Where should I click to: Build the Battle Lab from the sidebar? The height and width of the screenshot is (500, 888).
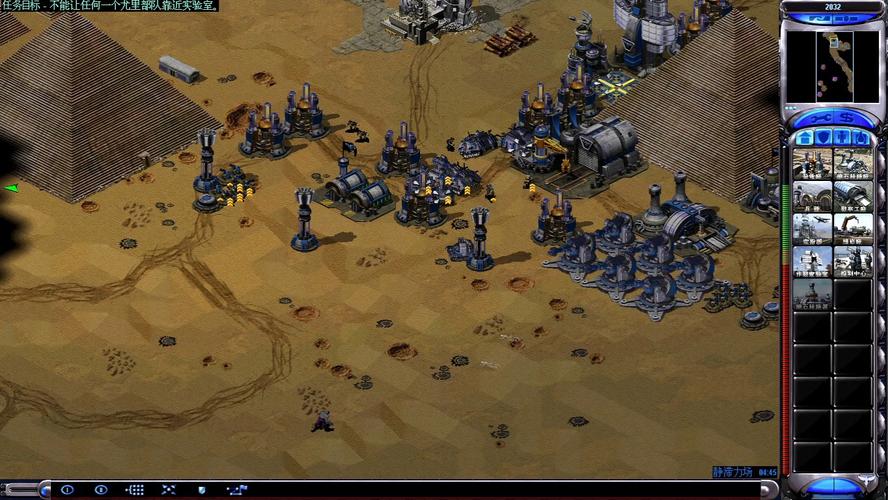pyautogui.click(x=812, y=262)
